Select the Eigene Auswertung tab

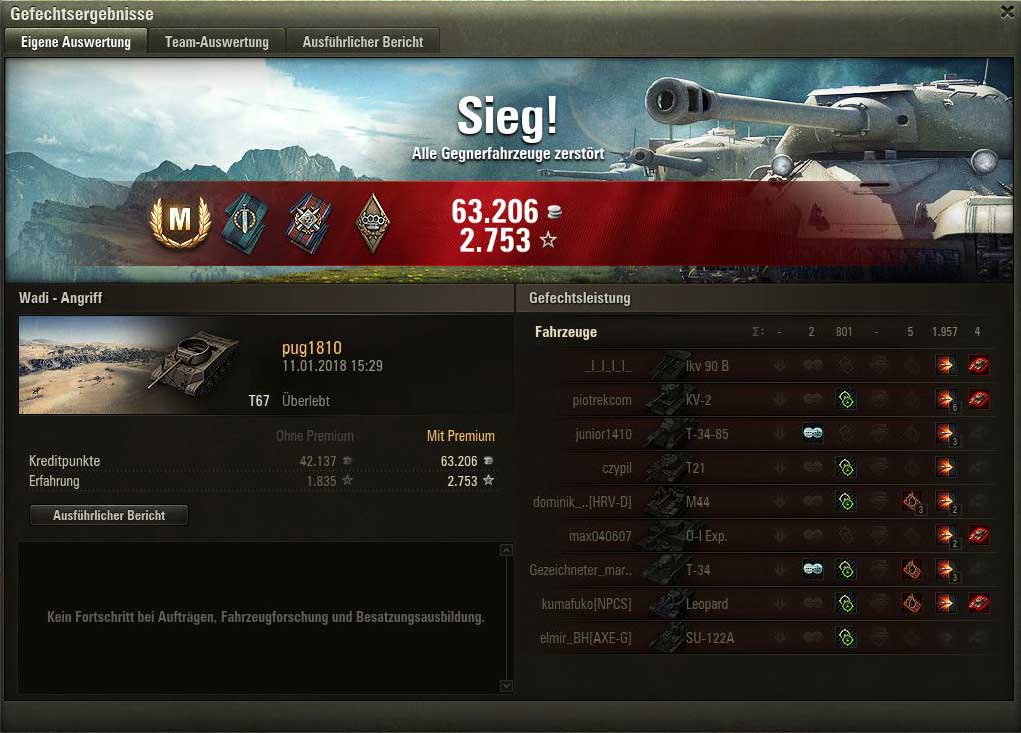click(x=76, y=42)
